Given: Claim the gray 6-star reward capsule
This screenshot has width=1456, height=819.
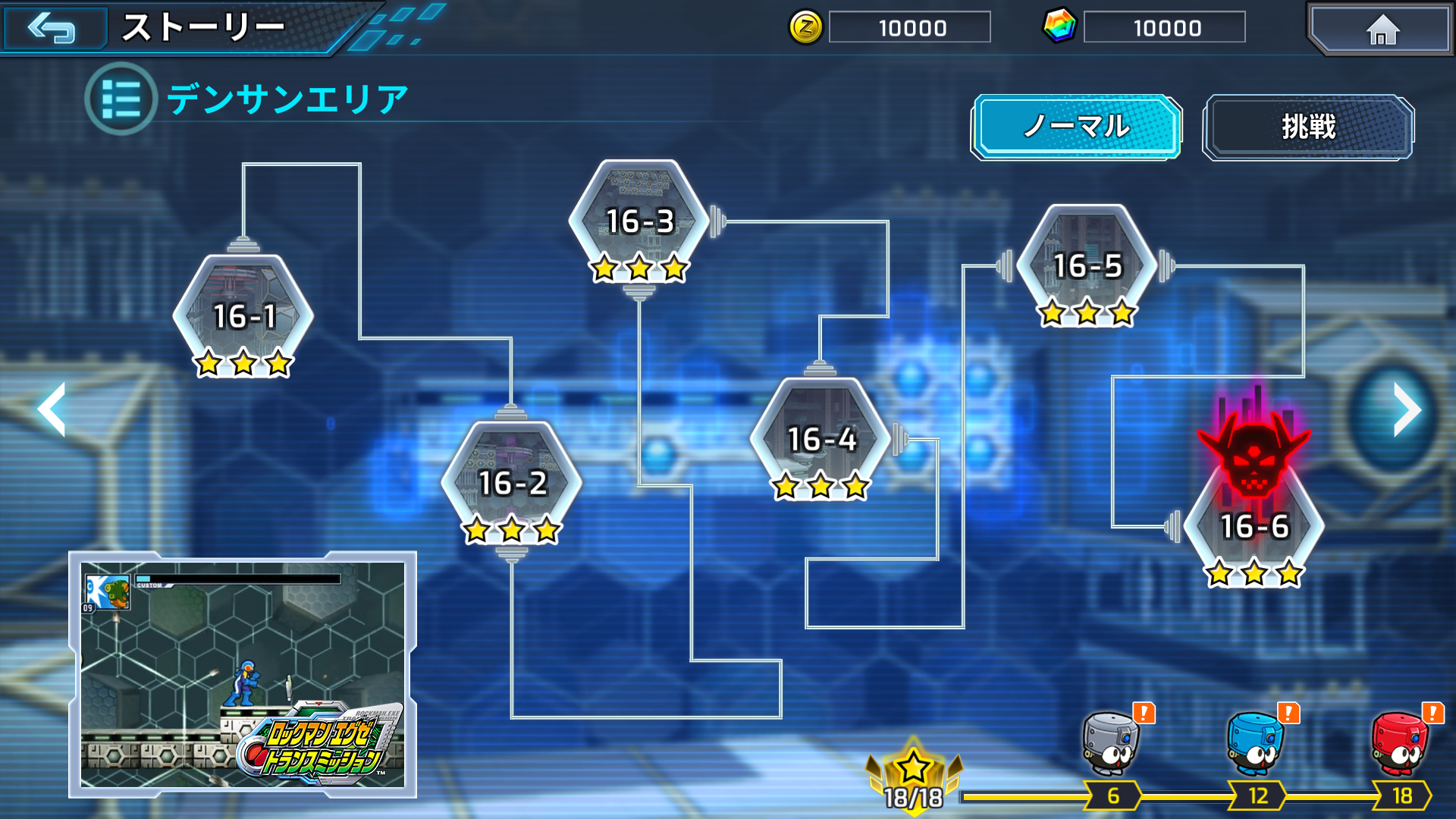Looking at the screenshot, I should click(1110, 745).
